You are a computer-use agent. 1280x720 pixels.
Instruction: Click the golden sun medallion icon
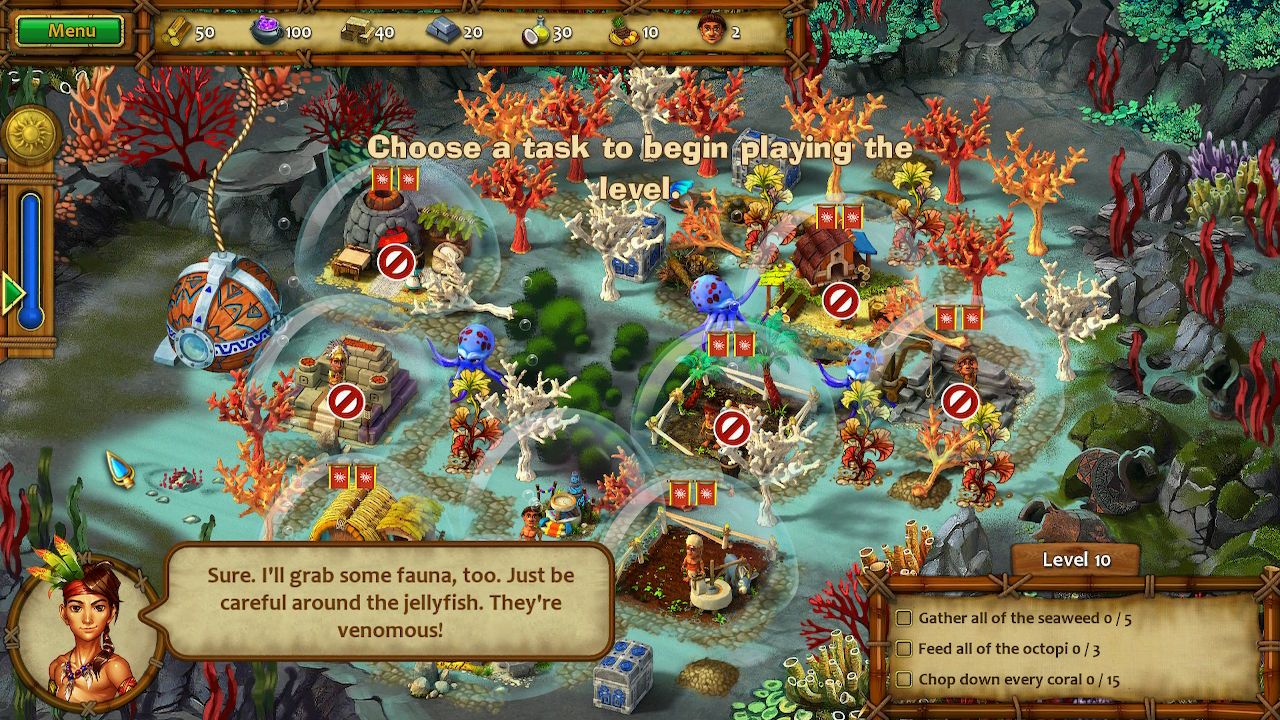pos(30,135)
